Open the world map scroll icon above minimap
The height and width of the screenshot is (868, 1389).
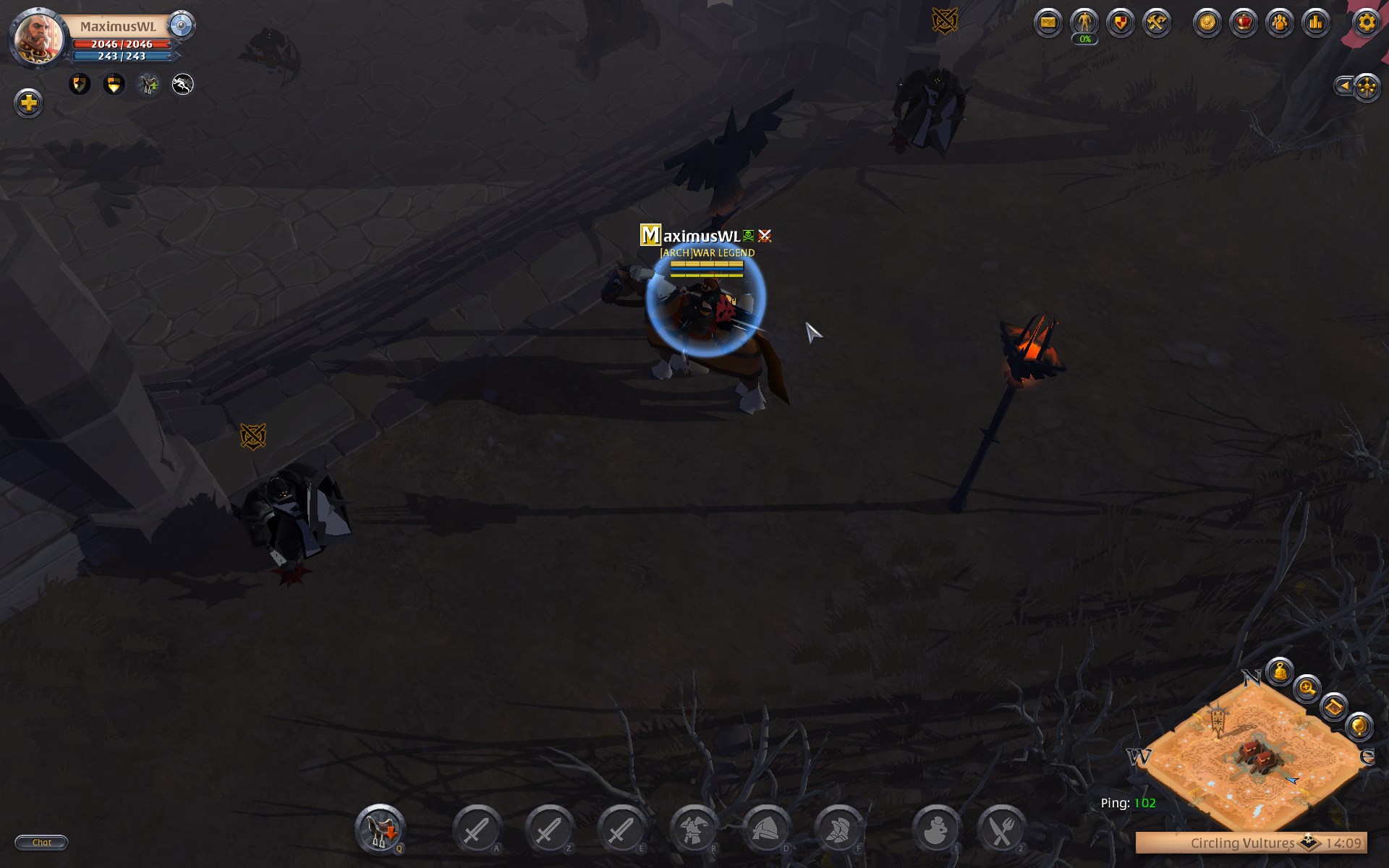click(1334, 707)
